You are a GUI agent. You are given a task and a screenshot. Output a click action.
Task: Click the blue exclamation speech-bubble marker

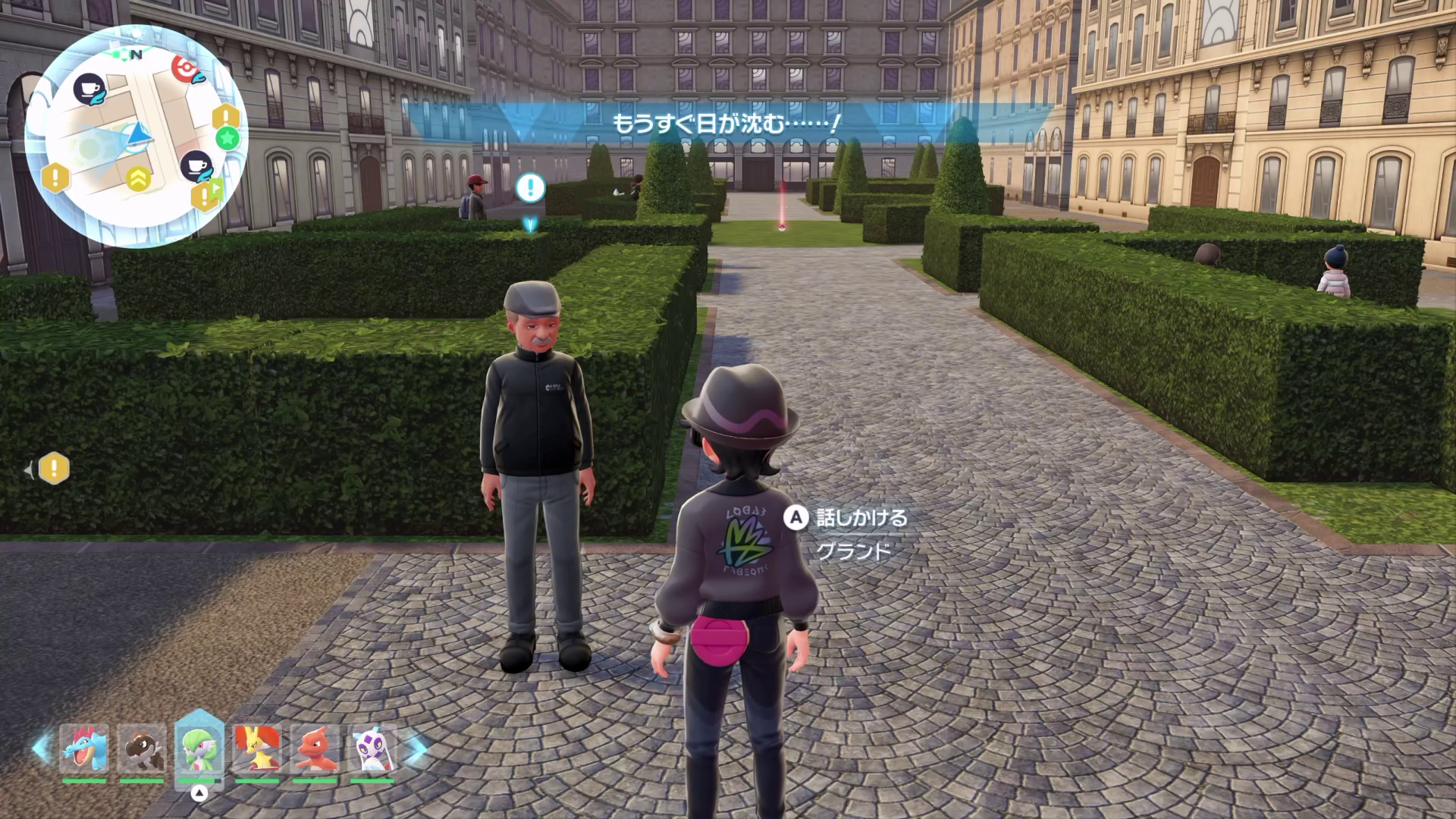pyautogui.click(x=531, y=187)
